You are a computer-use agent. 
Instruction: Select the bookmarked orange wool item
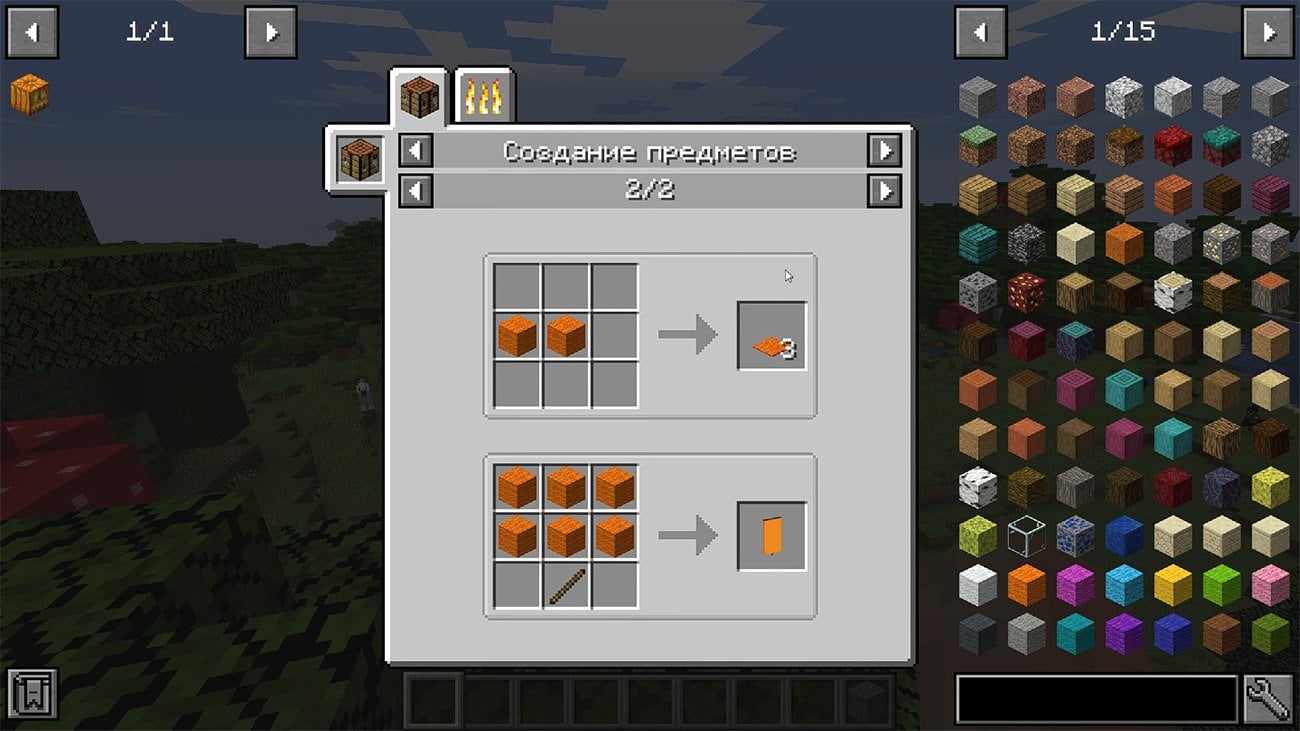29,94
